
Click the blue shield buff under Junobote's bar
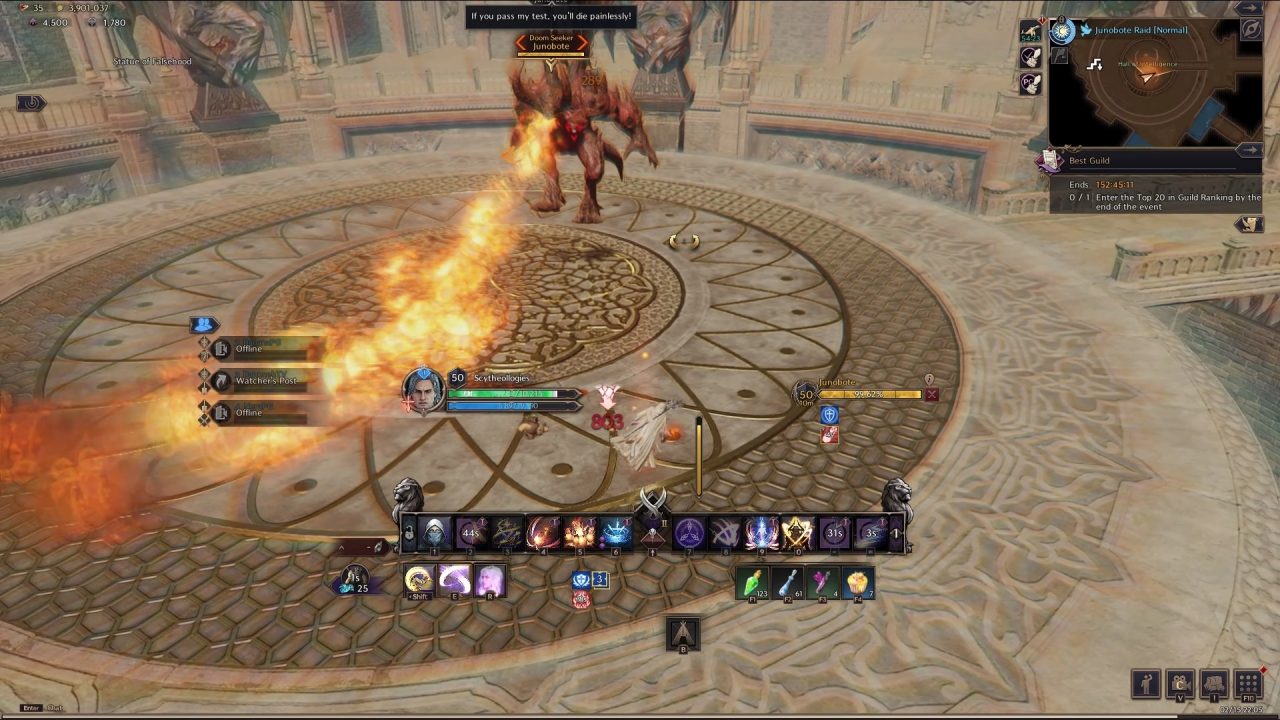[x=829, y=415]
